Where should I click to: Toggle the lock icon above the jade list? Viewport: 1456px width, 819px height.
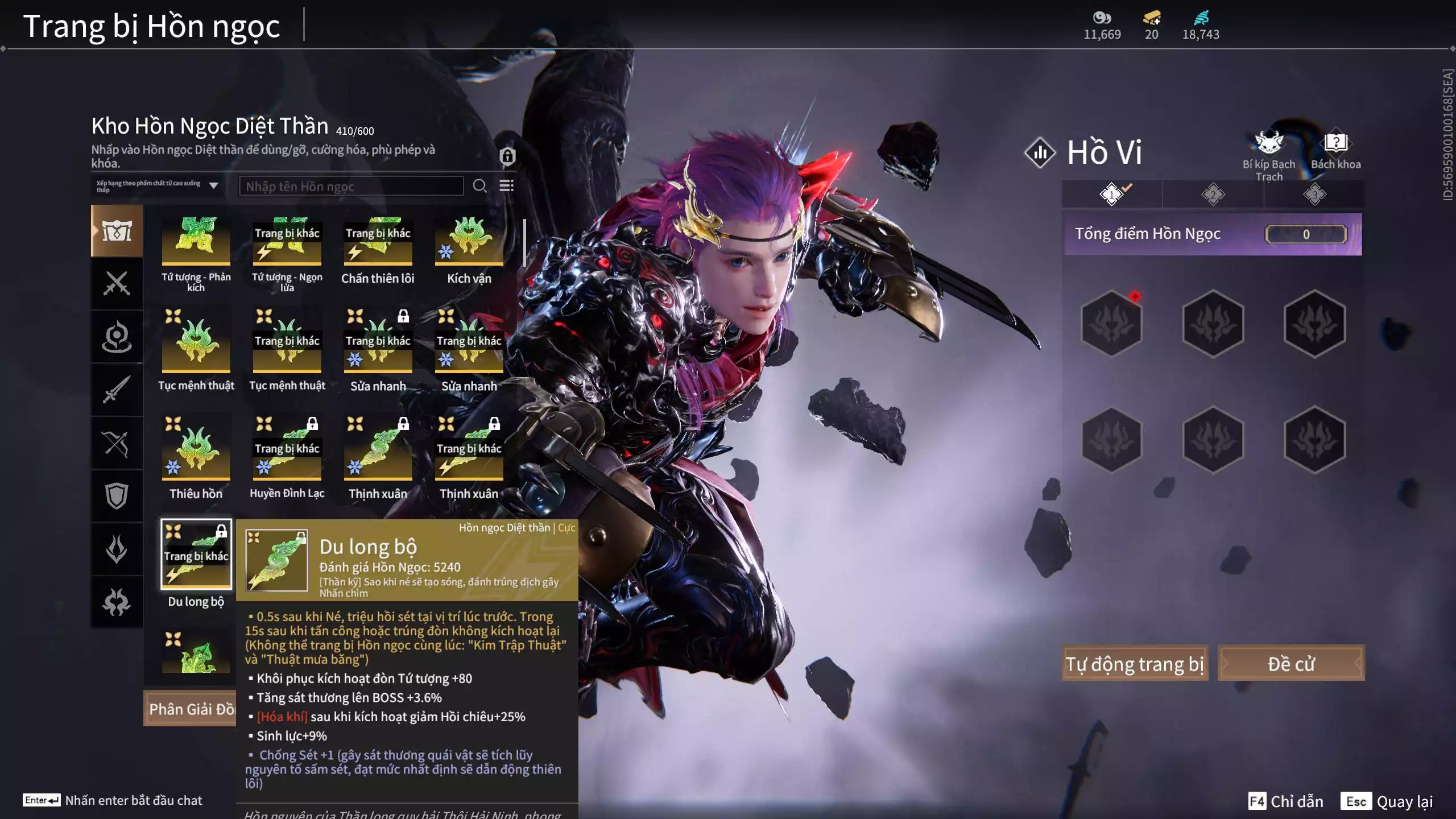tap(507, 156)
